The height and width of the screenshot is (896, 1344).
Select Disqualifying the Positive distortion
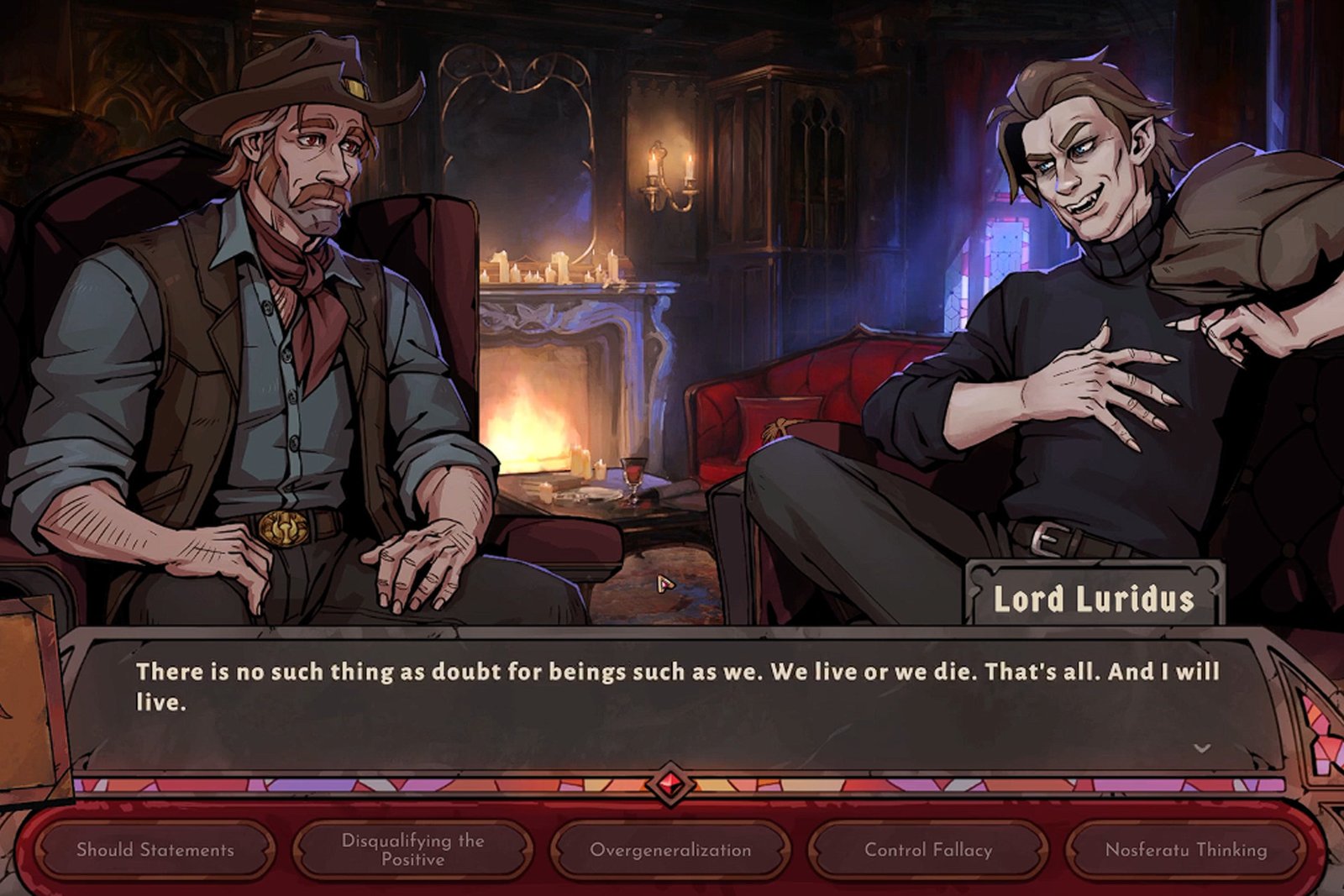point(412,850)
